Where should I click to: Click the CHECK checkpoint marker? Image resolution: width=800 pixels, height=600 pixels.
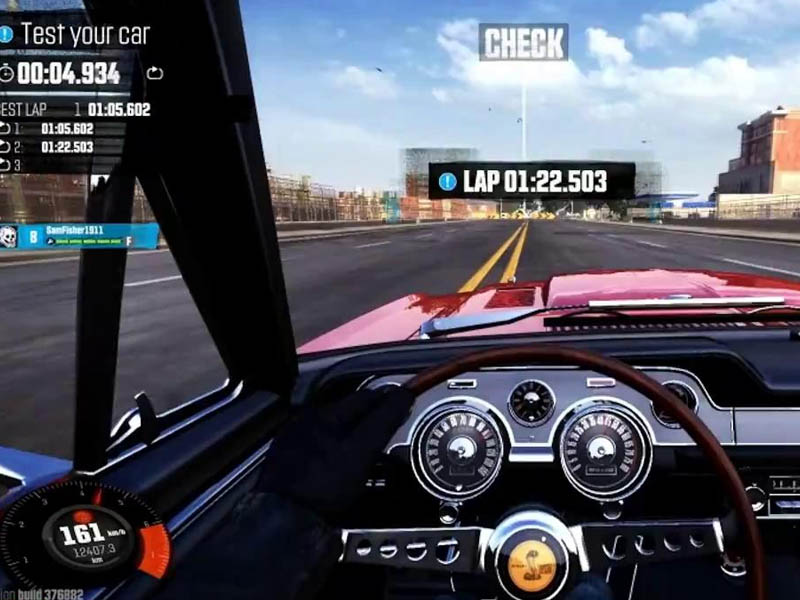(523, 42)
